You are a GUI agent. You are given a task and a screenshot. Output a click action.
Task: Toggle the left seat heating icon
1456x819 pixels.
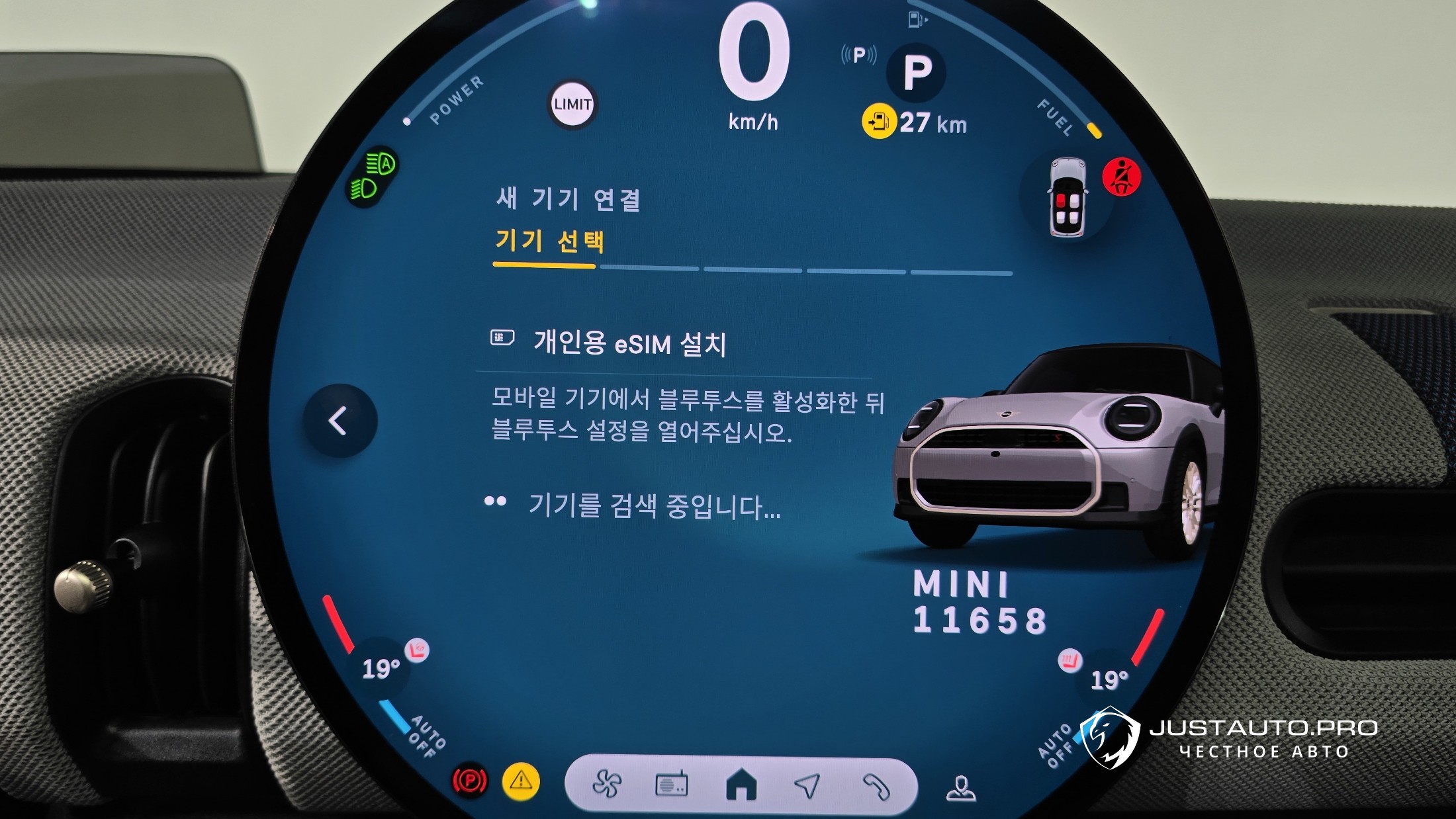coord(417,651)
